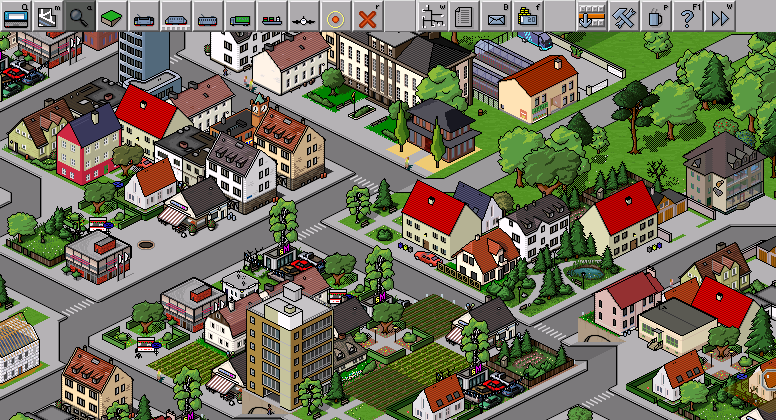Open the landscape terrain tools
The height and width of the screenshot is (420, 776).
point(112,16)
